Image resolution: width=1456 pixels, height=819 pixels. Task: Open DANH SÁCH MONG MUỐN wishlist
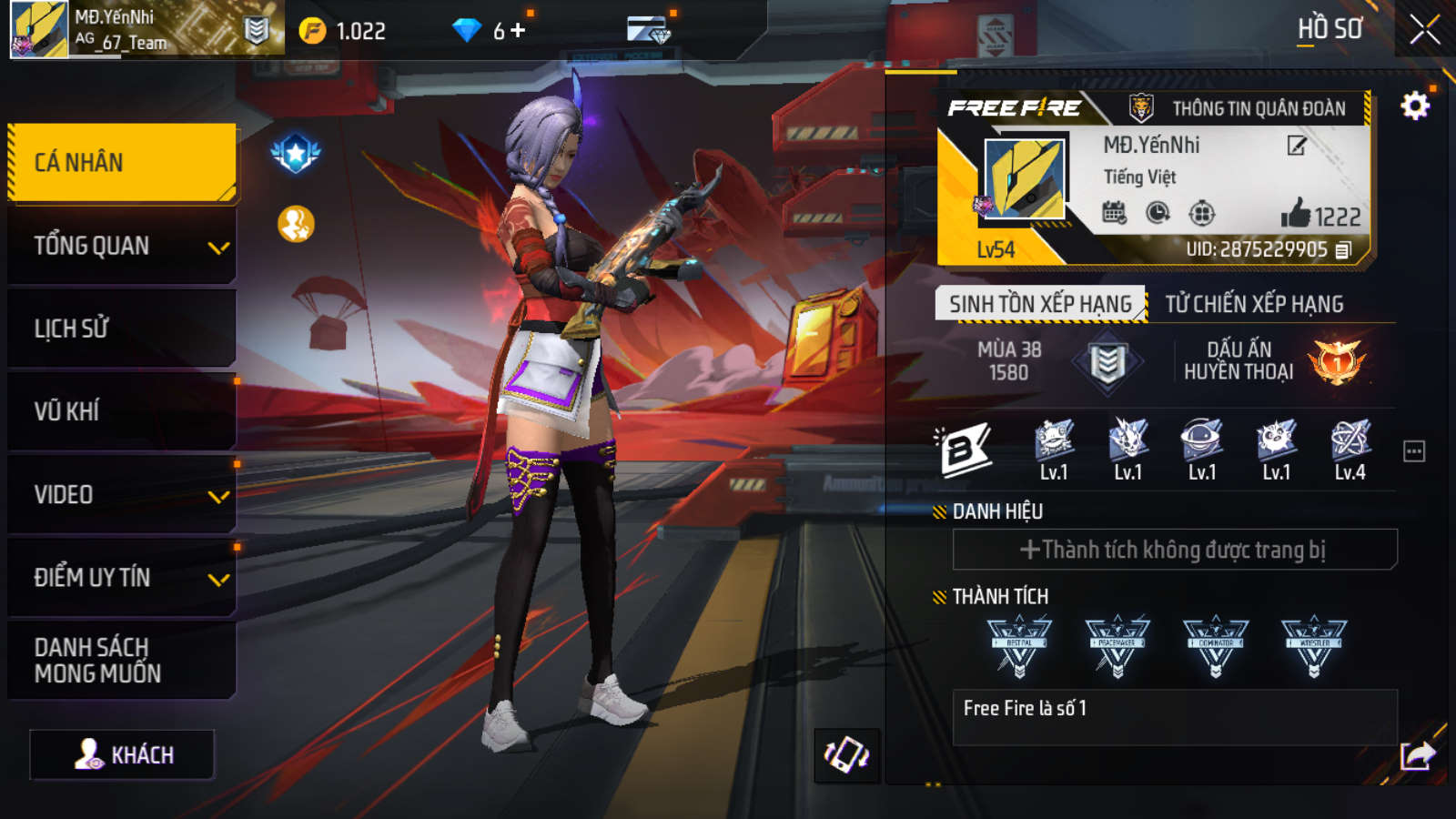pyautogui.click(x=122, y=661)
